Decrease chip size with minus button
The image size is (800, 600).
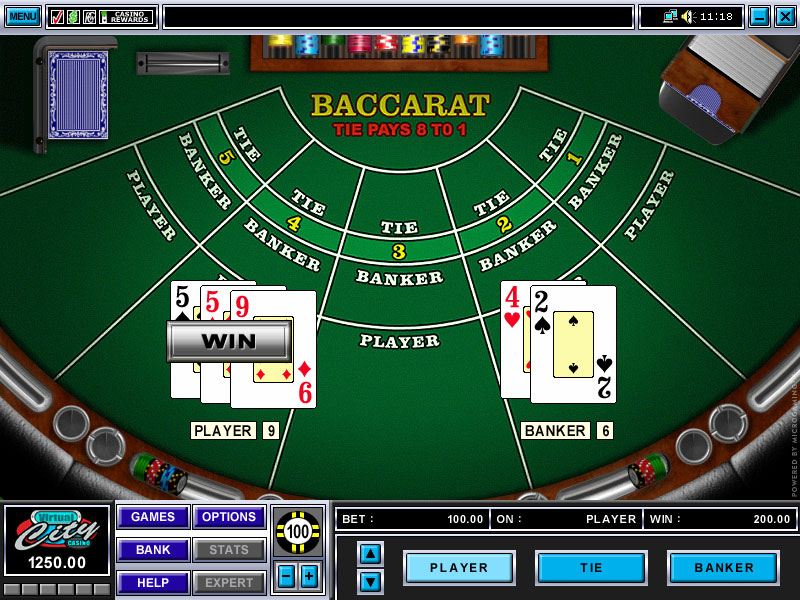coord(286,576)
